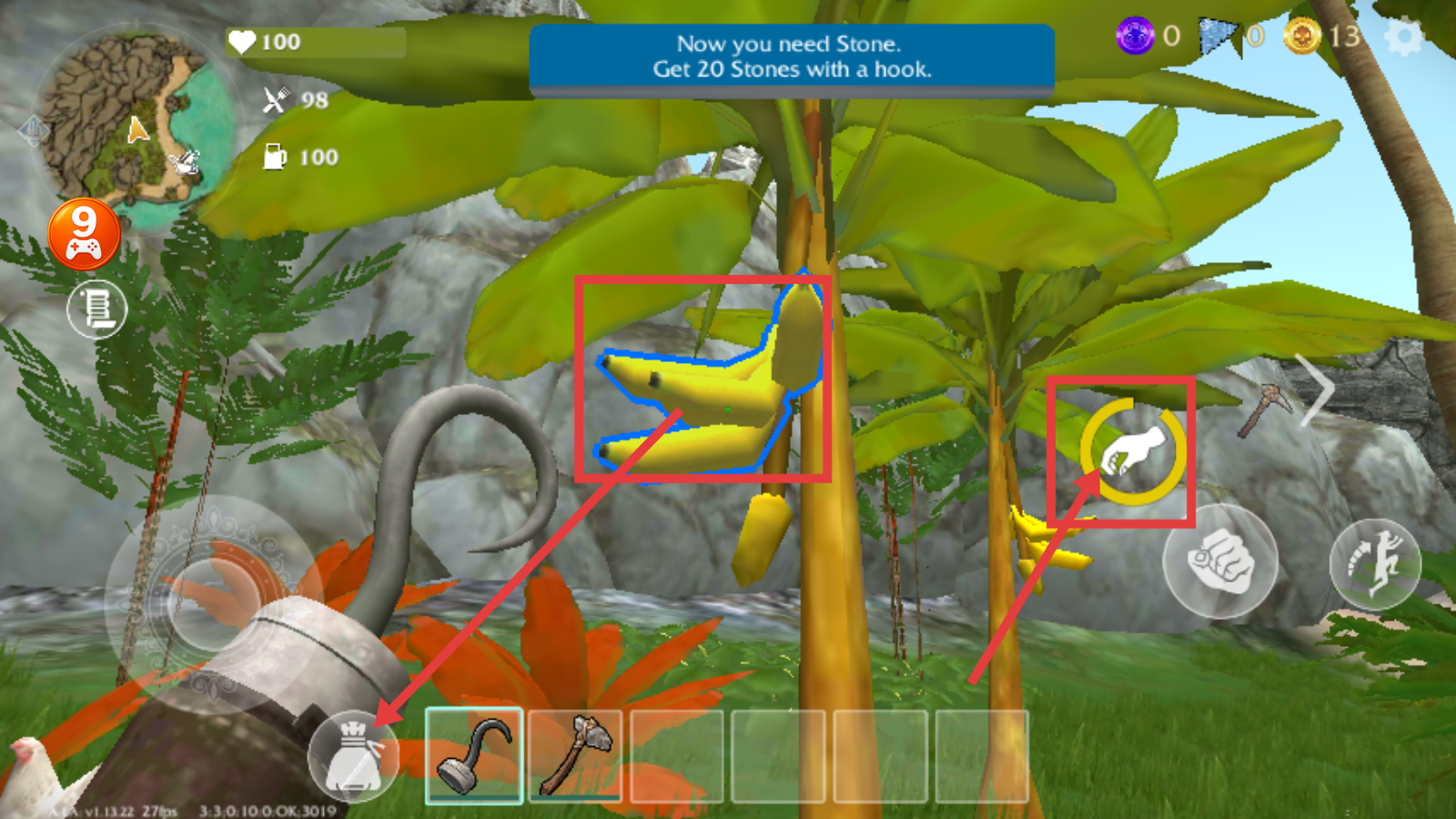Tap the virtual movement joystick
This screenshot has height=819, width=1456.
click(211, 601)
